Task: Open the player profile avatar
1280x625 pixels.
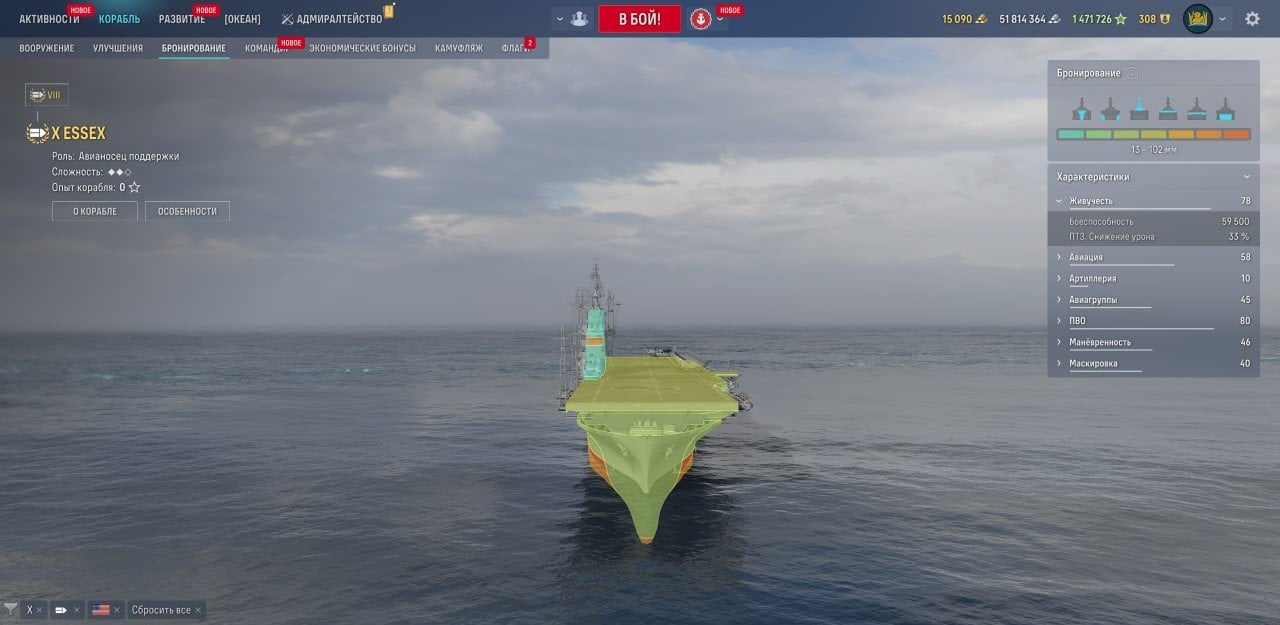Action: [x=1197, y=19]
